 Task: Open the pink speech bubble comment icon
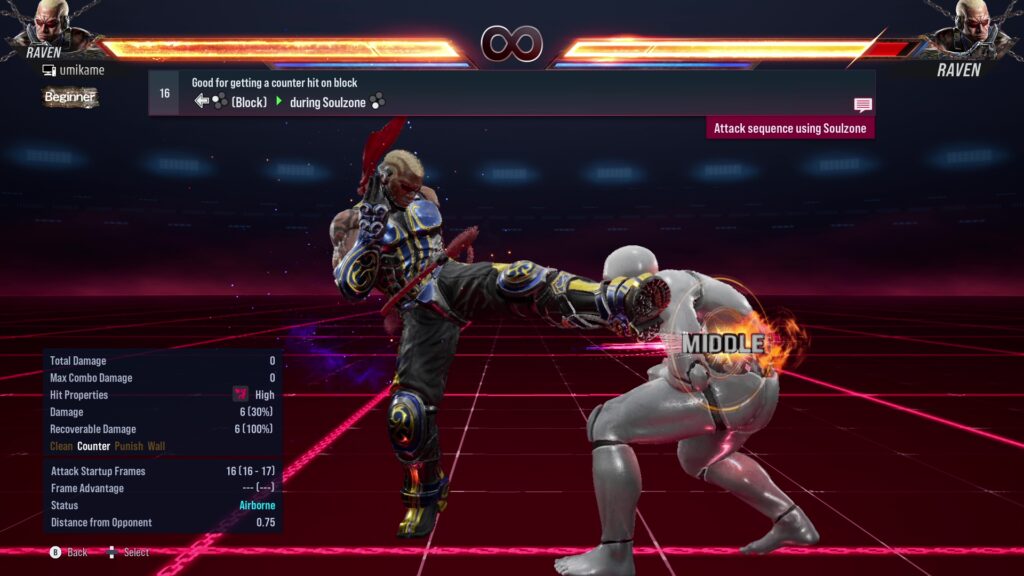(862, 105)
